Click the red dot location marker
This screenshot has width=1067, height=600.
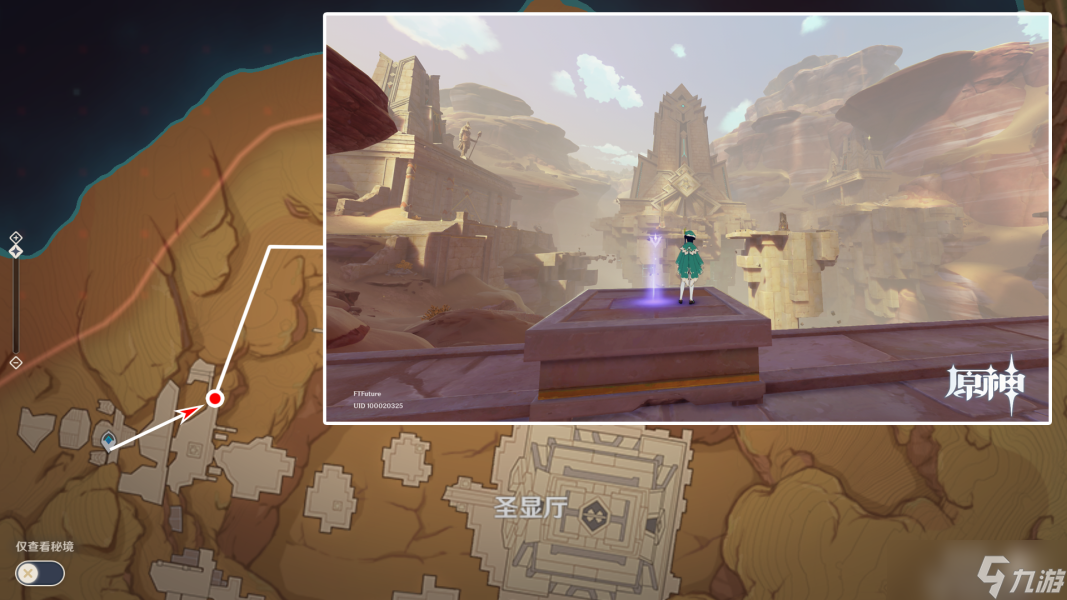(x=214, y=399)
